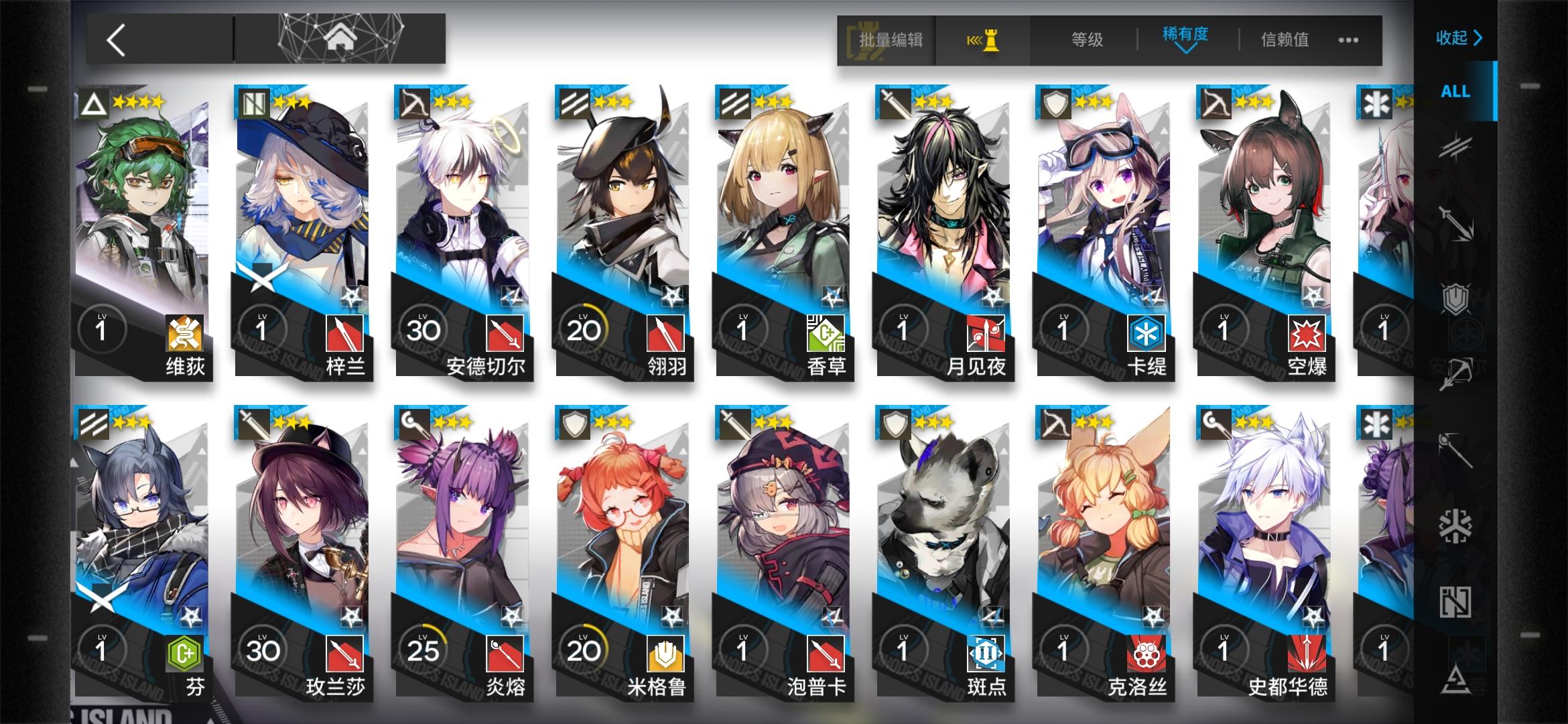Toggle 批量编辑 batch edit mode
This screenshot has height=724, width=1568.
[891, 40]
